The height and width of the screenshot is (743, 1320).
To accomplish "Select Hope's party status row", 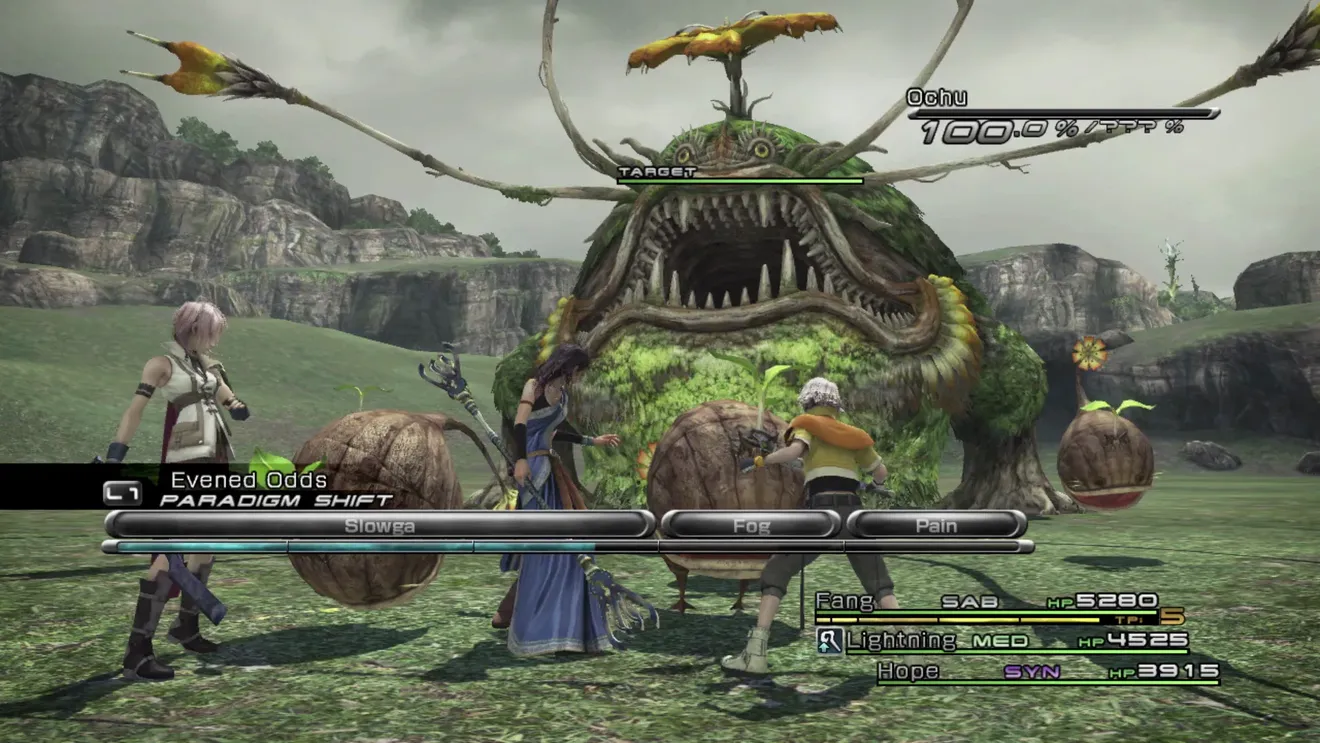I will pyautogui.click(x=1045, y=672).
